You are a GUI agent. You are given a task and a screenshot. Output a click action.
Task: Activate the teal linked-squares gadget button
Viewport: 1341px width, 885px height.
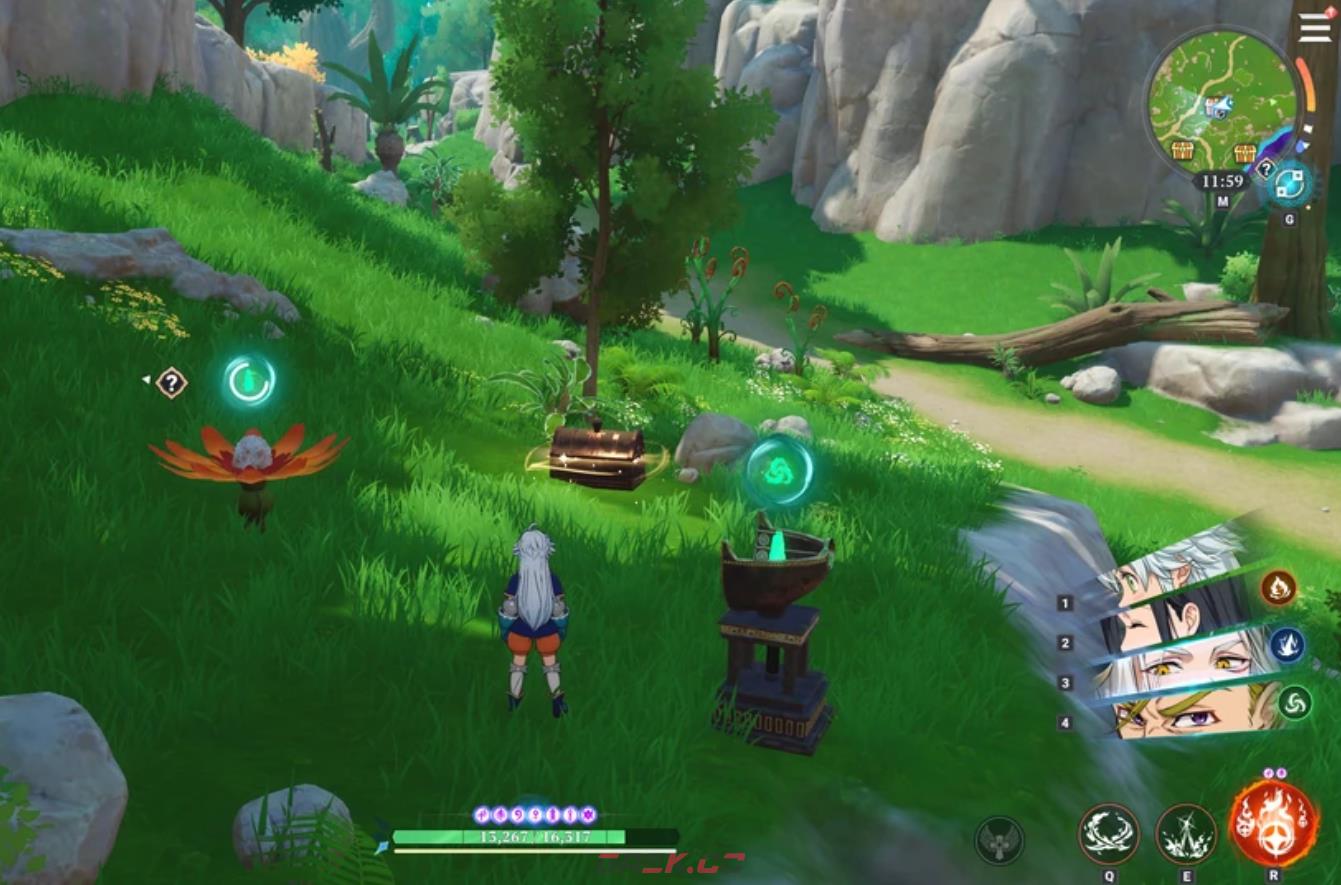1289,184
